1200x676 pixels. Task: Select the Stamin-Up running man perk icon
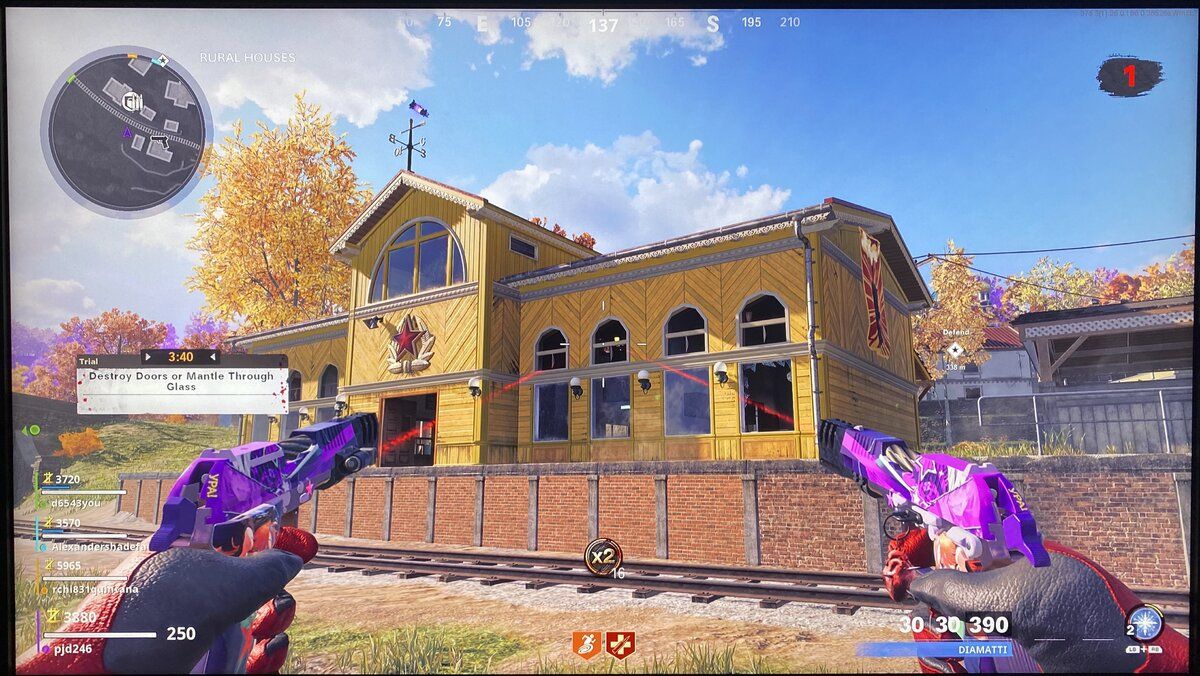pyautogui.click(x=587, y=644)
